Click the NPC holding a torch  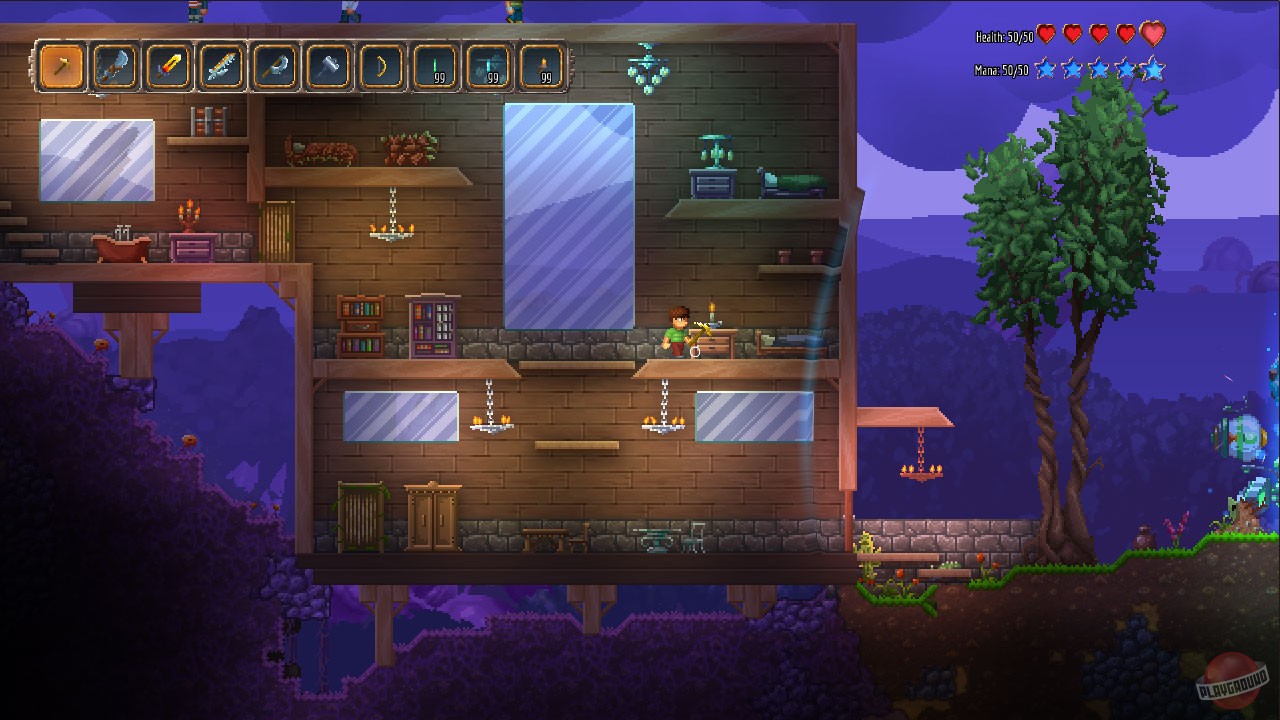pyautogui.click(x=678, y=330)
